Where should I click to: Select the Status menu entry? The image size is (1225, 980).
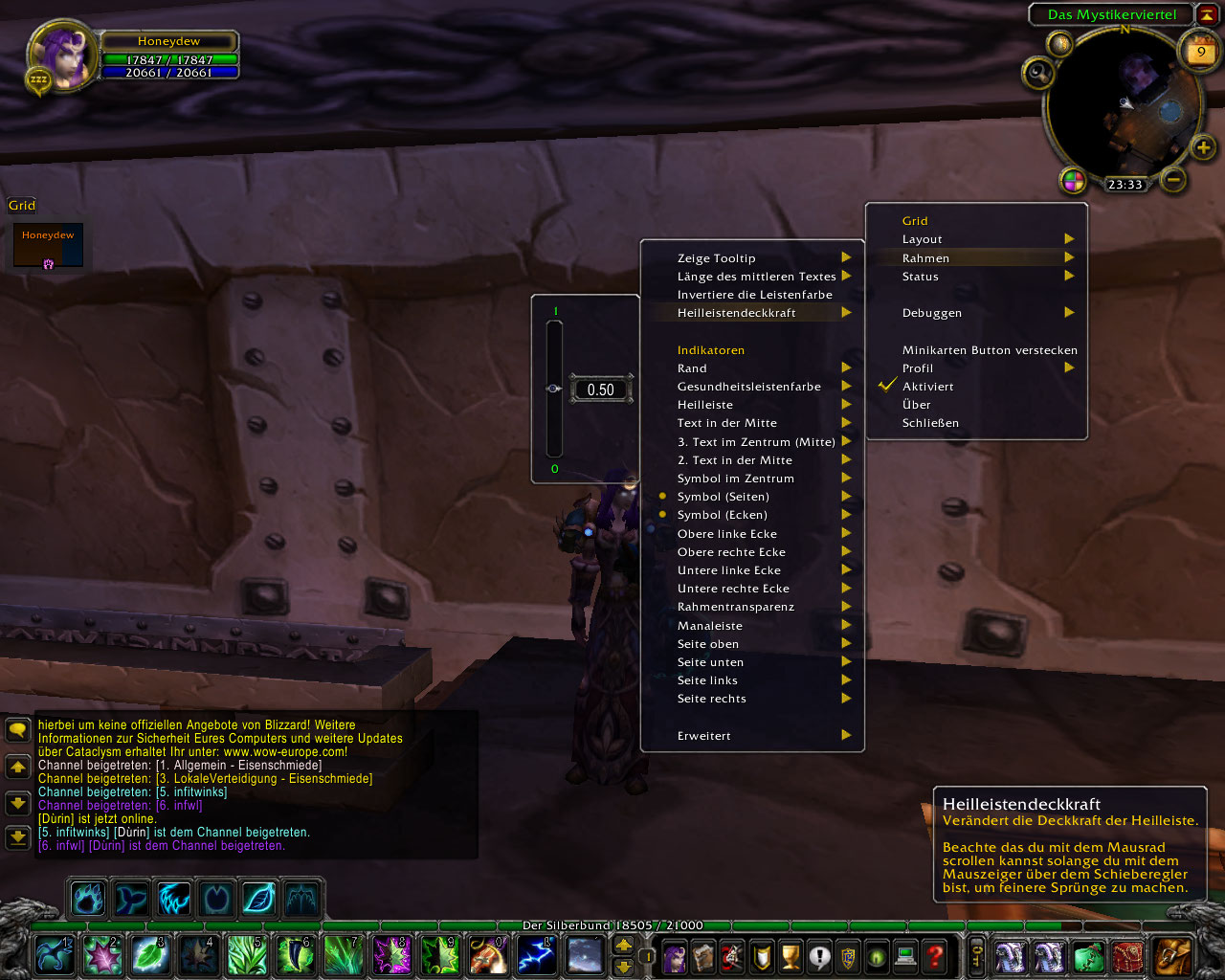coord(921,277)
